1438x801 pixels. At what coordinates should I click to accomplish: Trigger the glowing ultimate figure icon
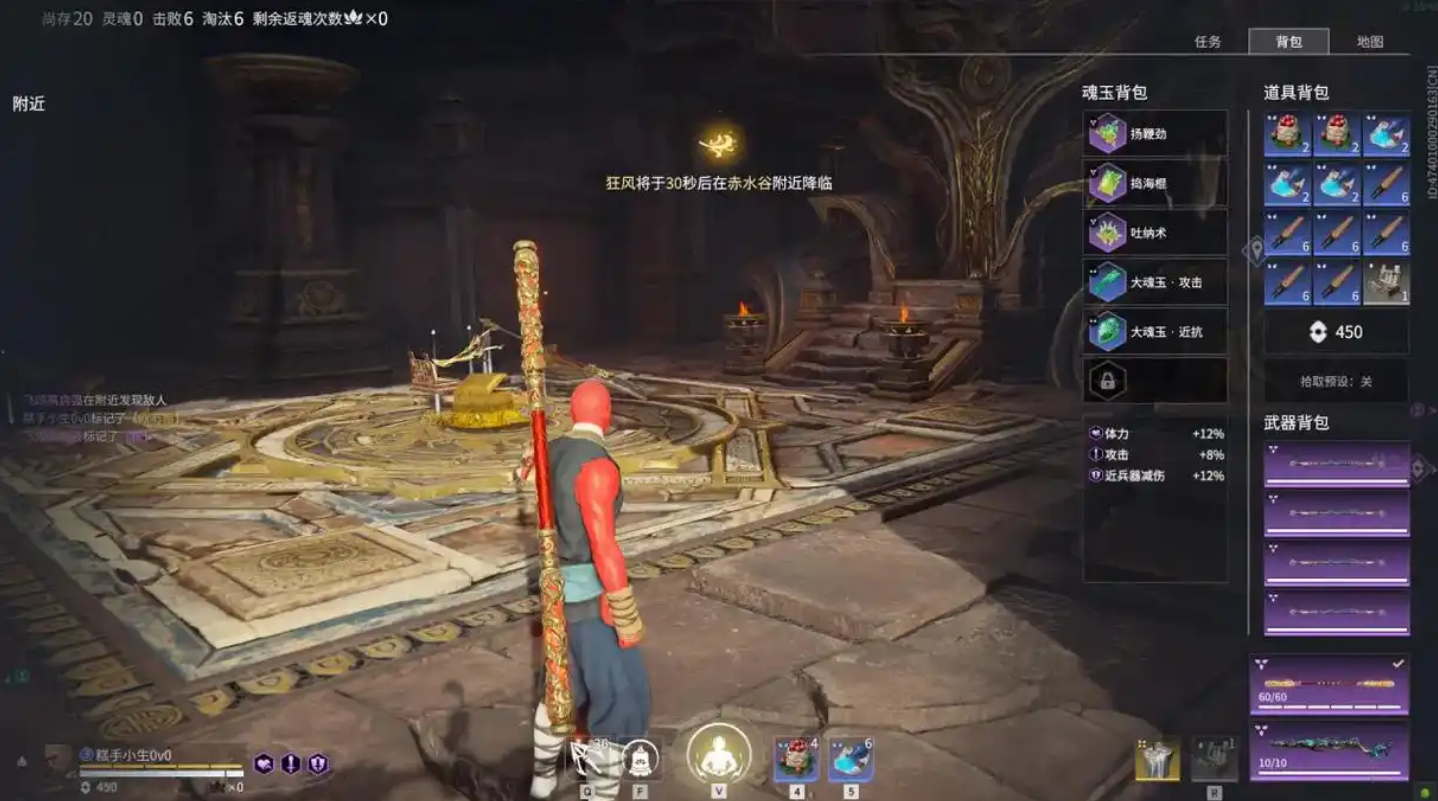click(718, 755)
